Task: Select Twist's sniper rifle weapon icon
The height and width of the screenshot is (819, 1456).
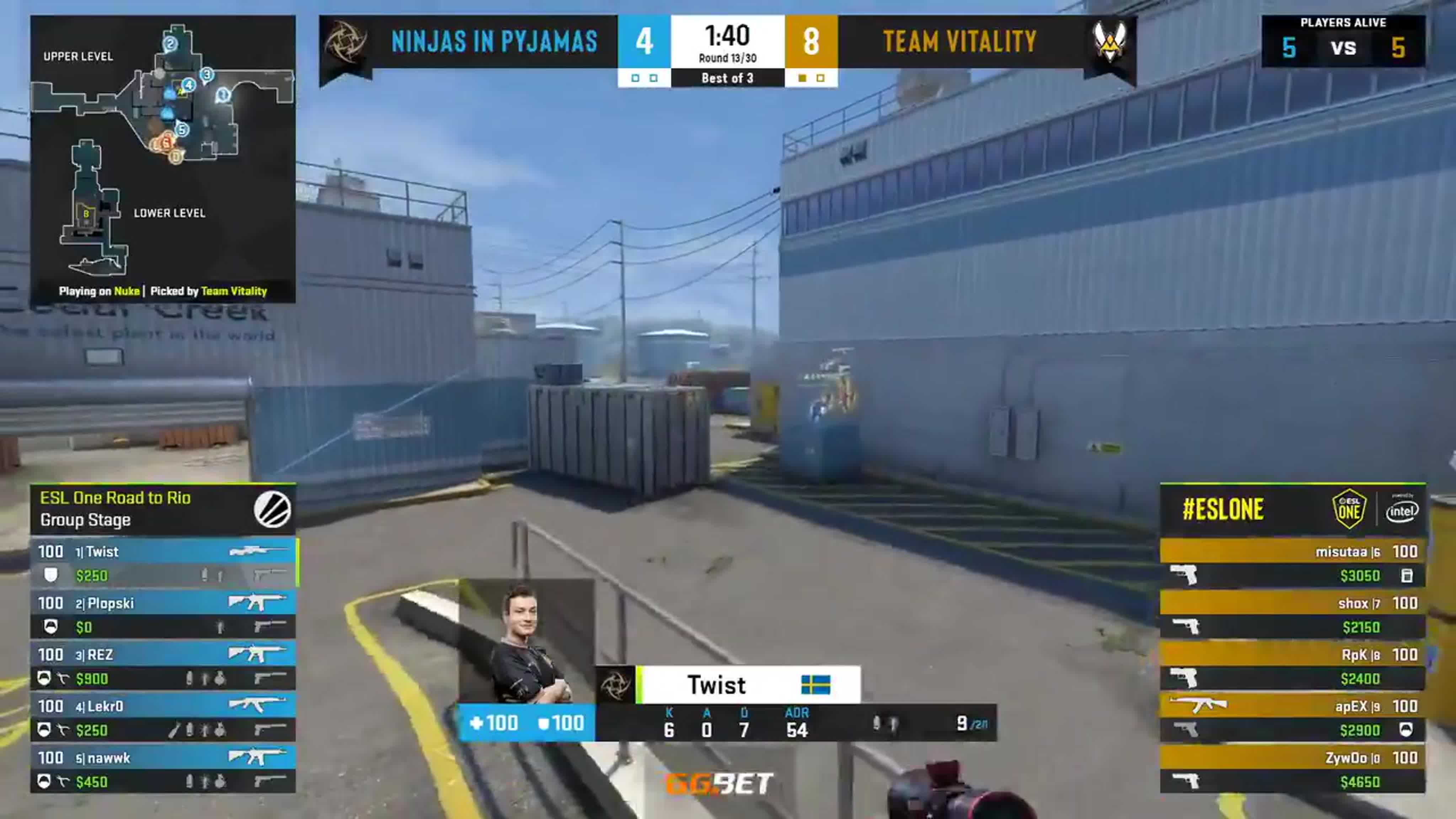Action: [257, 552]
